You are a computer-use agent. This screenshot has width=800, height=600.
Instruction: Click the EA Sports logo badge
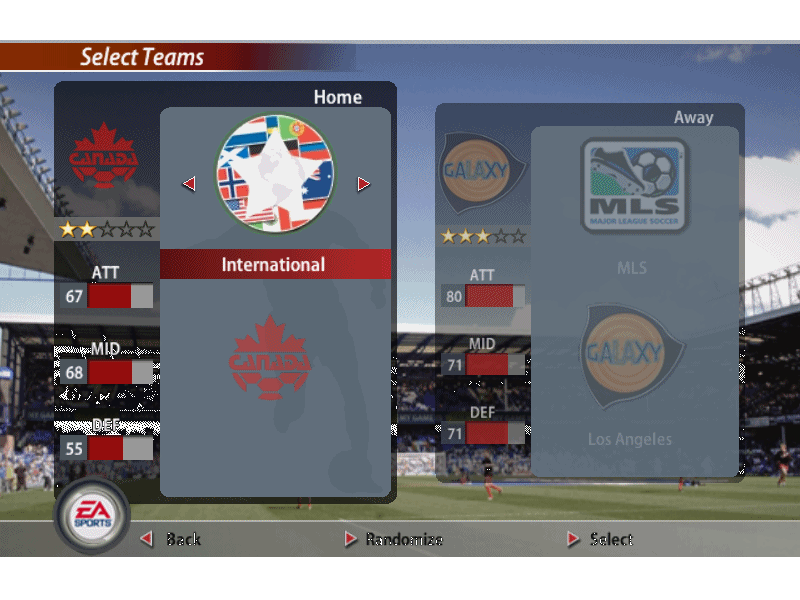point(92,515)
